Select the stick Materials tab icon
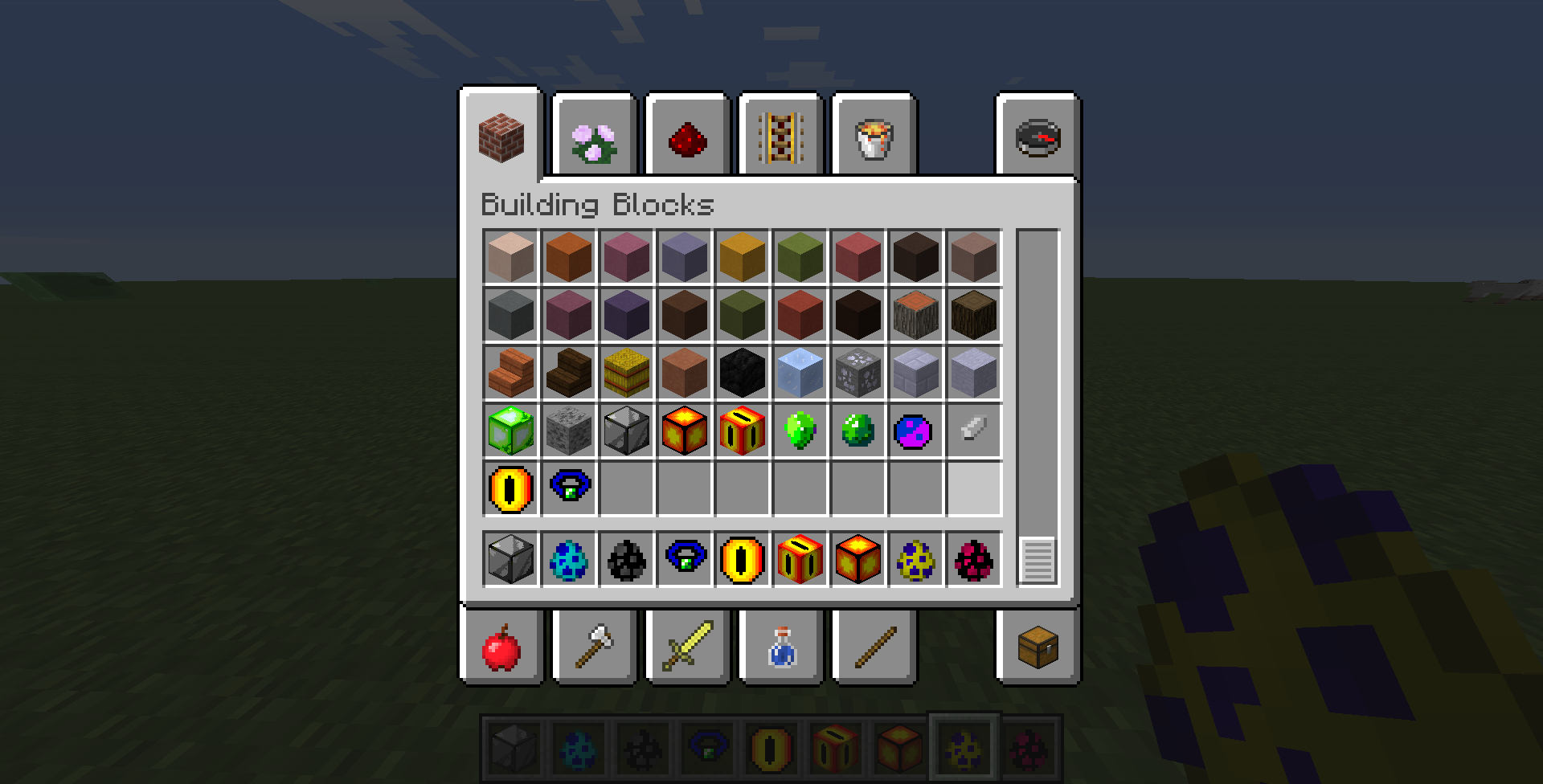 [x=874, y=647]
